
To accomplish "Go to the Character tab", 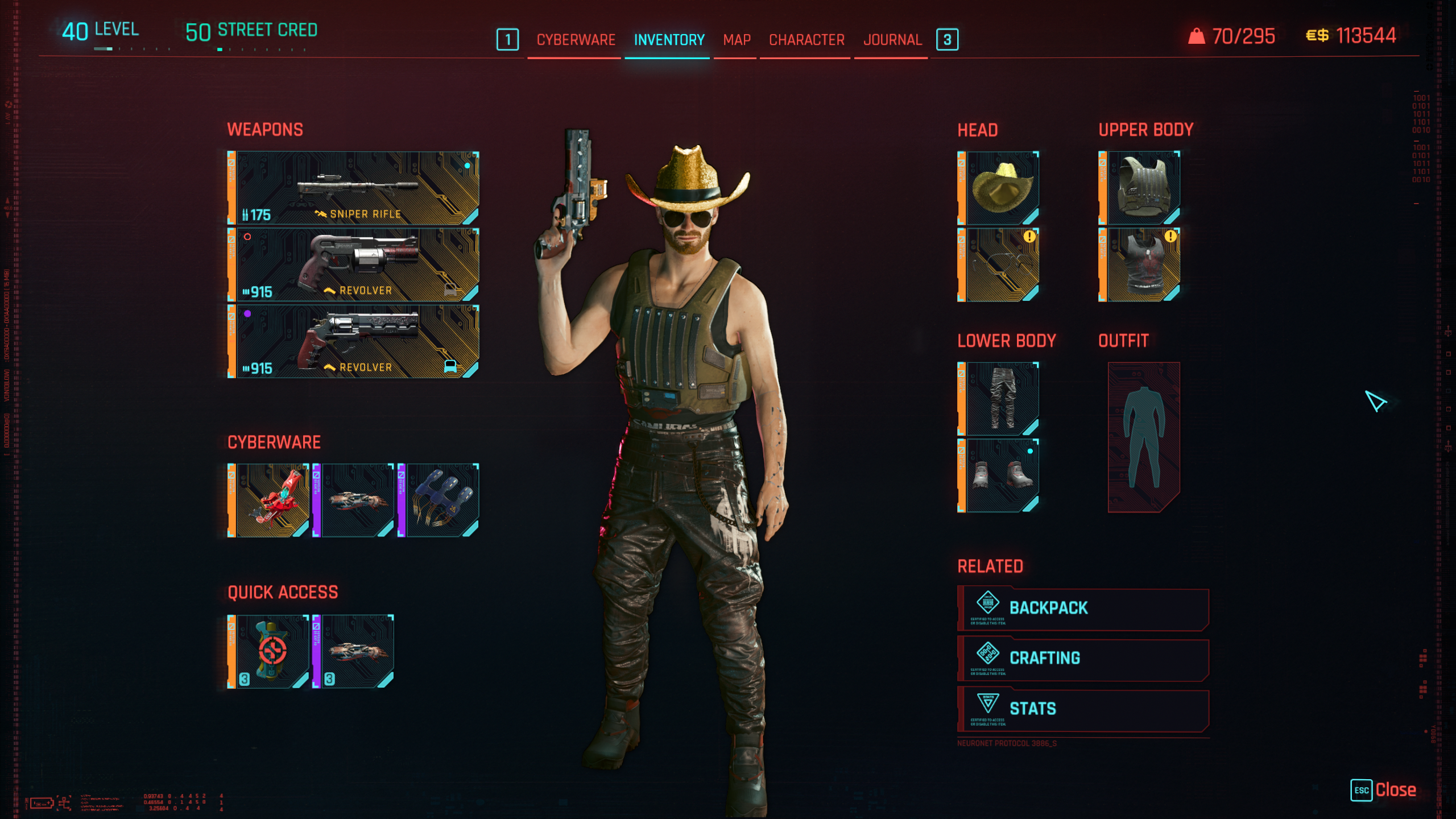I will click(806, 40).
